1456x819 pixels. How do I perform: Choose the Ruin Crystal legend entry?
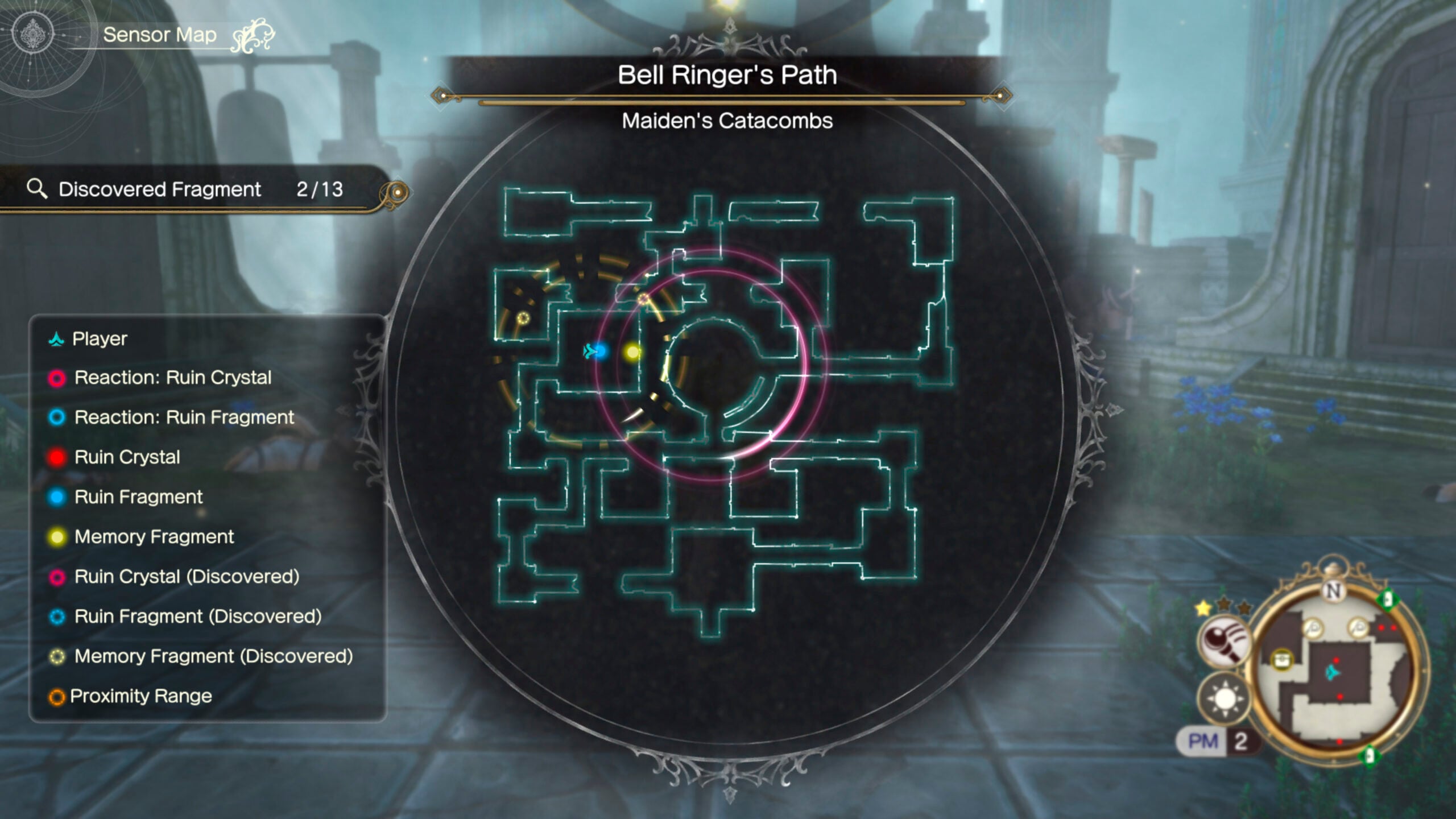click(127, 457)
